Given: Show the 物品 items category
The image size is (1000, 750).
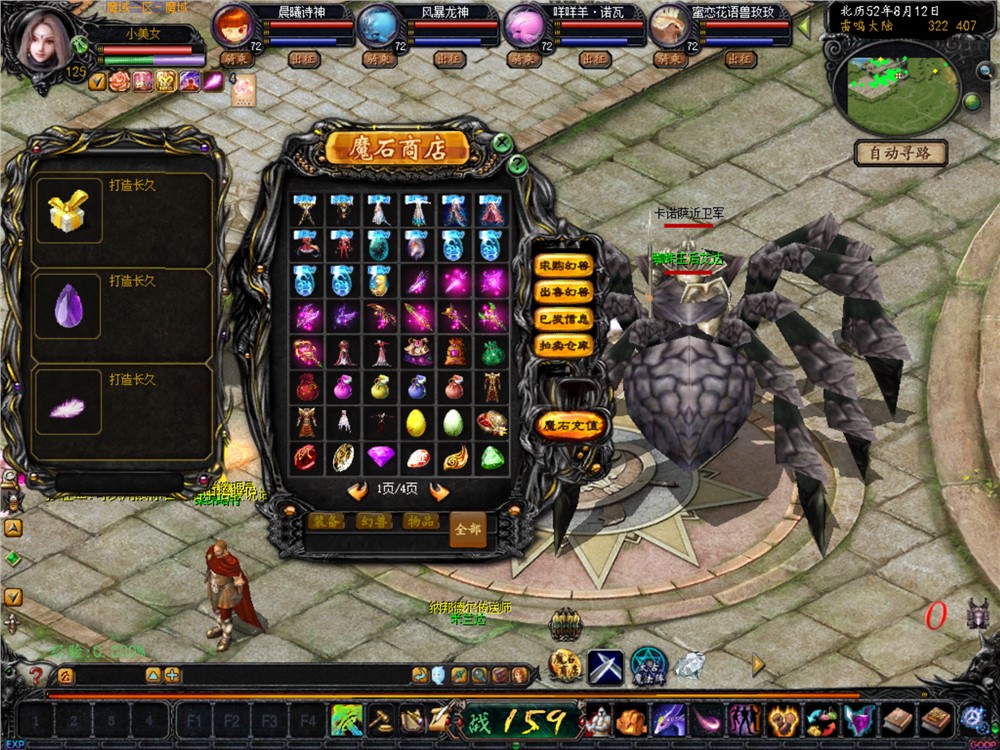Looking at the screenshot, I should [x=420, y=521].
